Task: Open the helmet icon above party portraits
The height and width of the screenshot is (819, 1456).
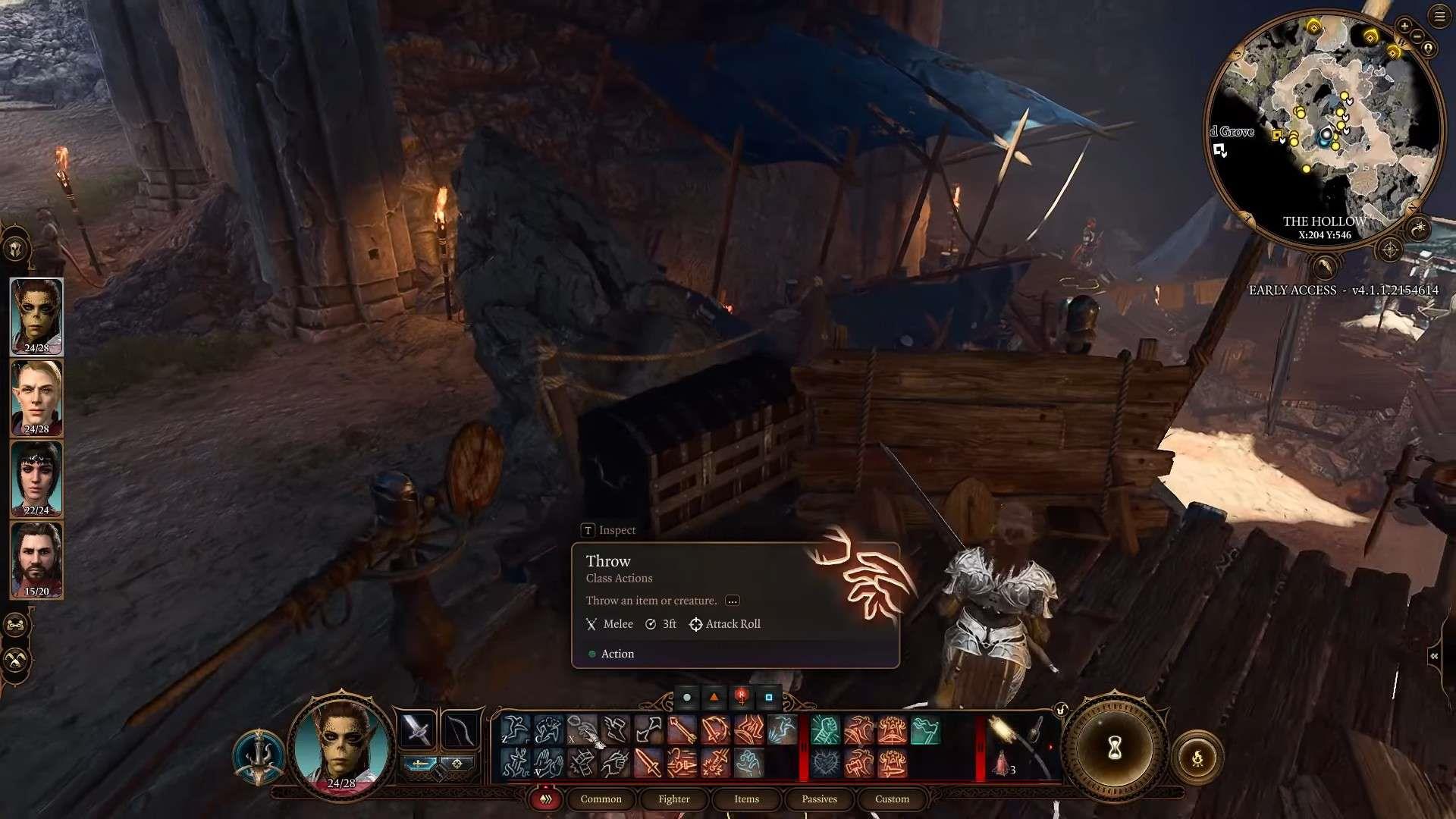Action: click(x=15, y=248)
